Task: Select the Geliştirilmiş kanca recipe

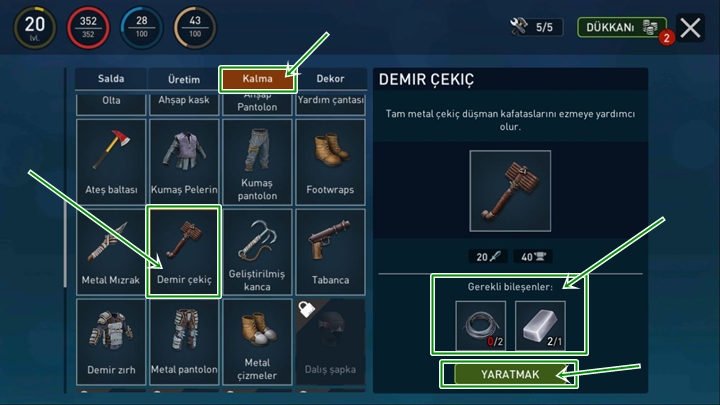Action: 257,251
